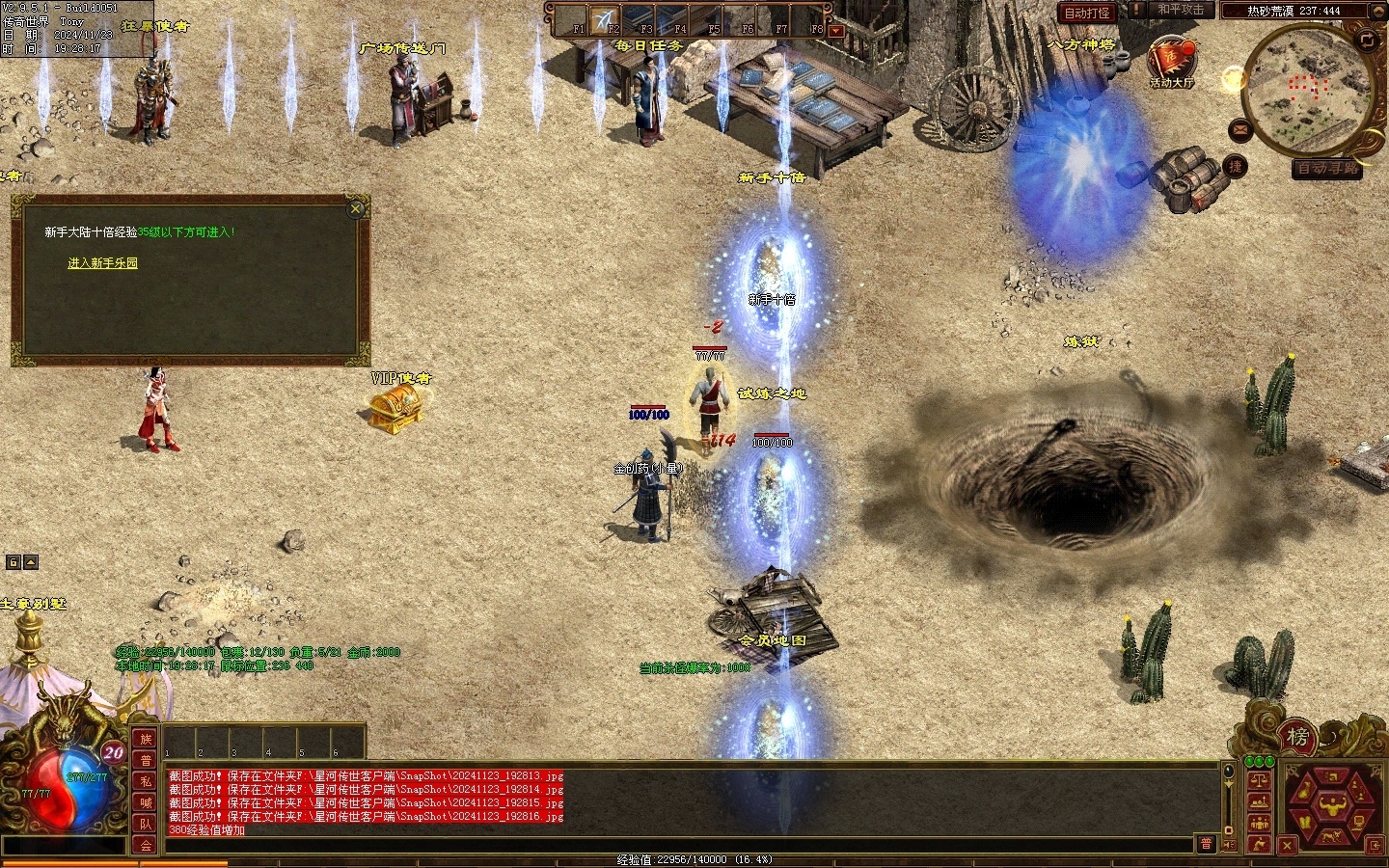This screenshot has height=868, width=1389.
Task: Activate 自动寻路 auto-pathfinding
Action: (x=1327, y=169)
